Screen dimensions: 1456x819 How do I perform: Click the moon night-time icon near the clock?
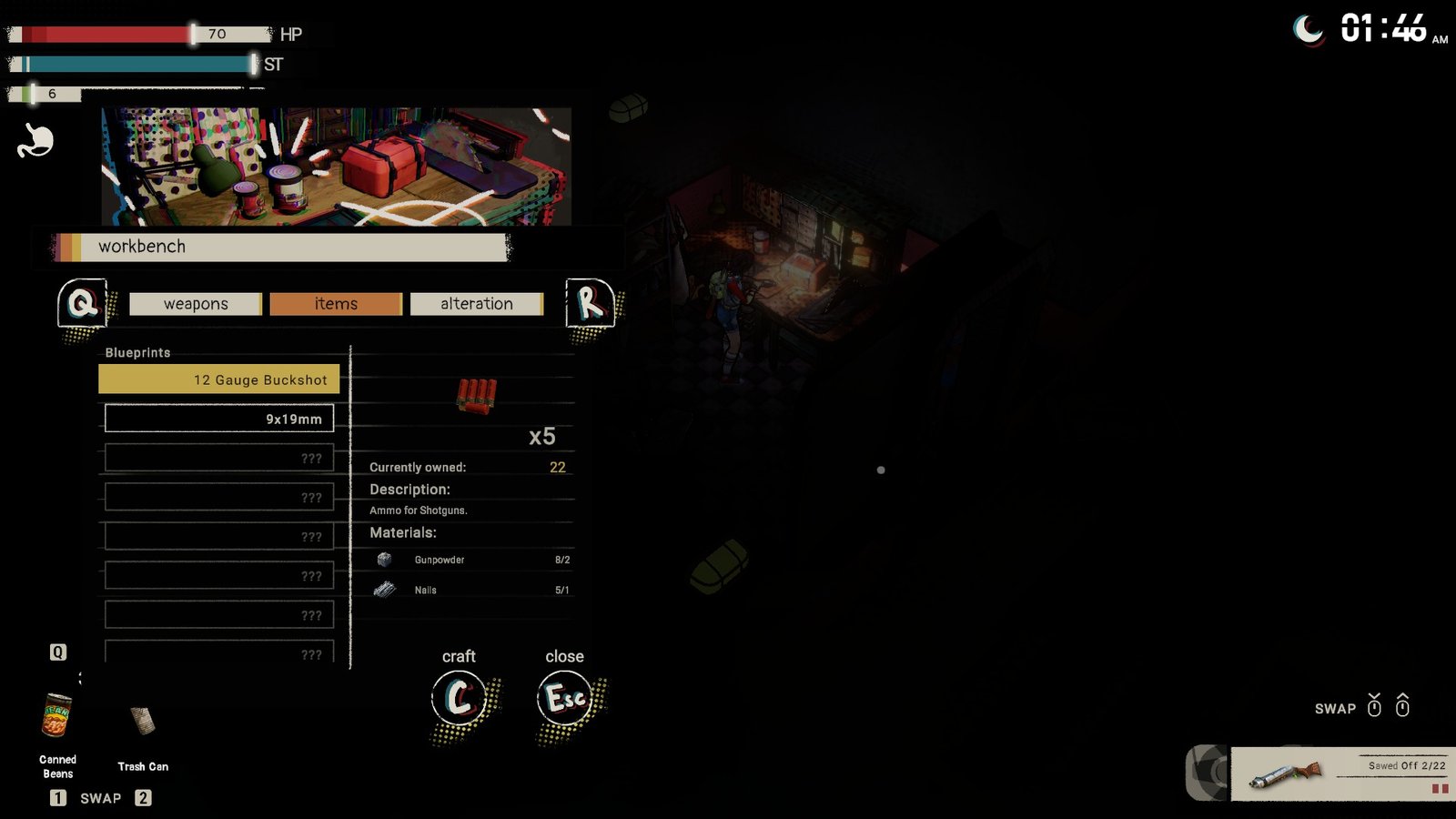click(1309, 30)
